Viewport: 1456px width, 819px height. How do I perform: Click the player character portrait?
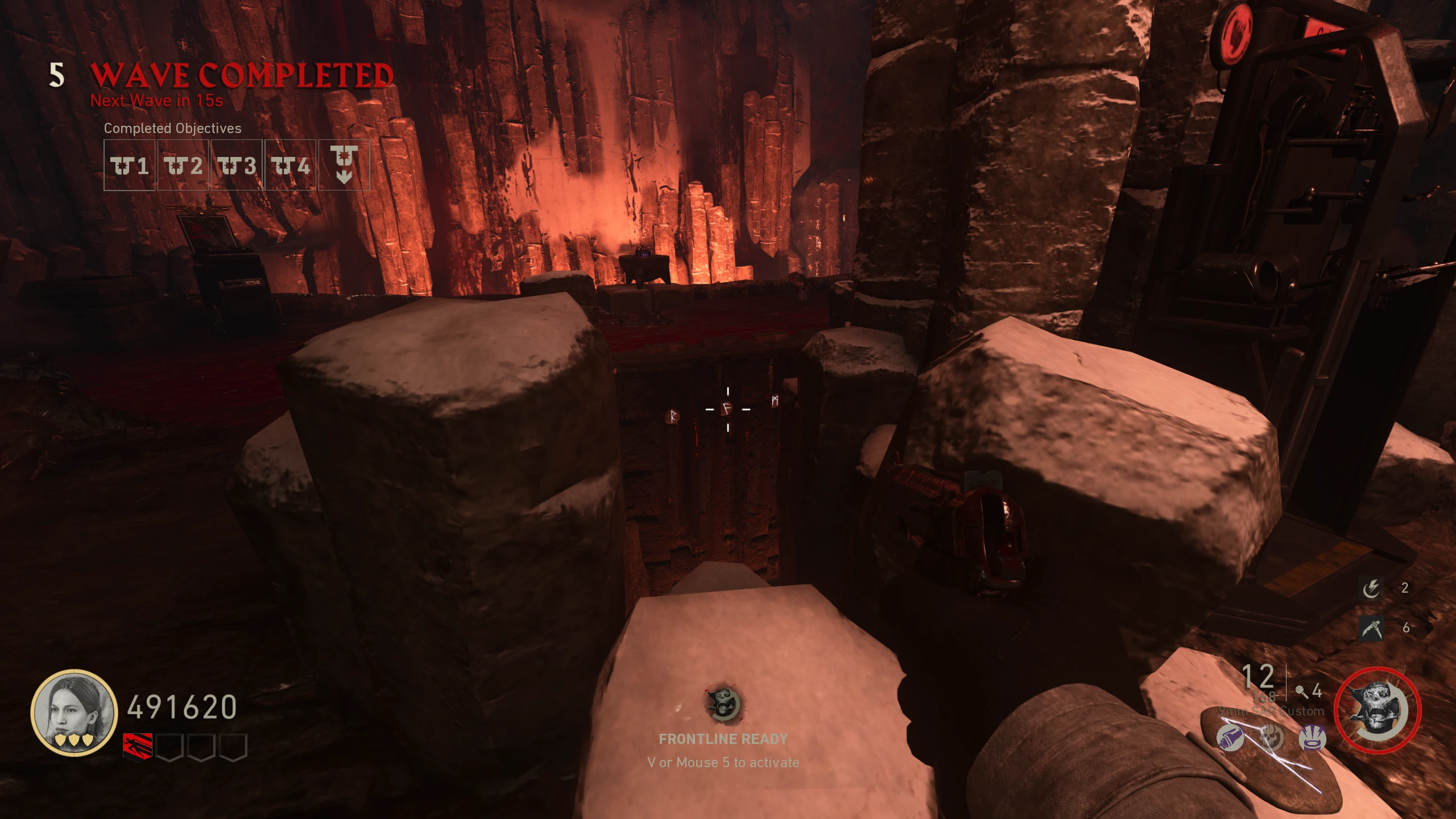73,713
